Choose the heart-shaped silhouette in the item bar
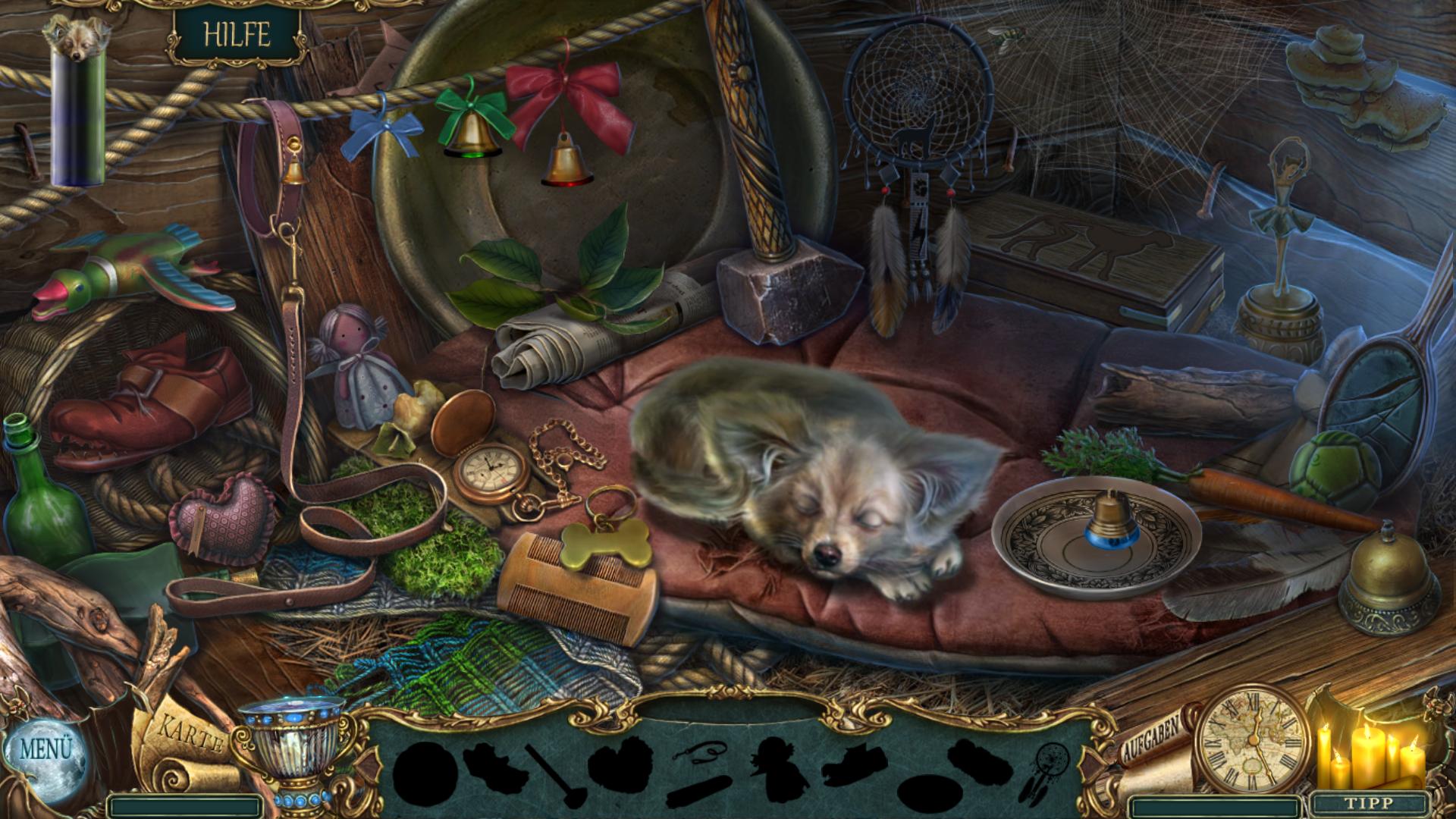The height and width of the screenshot is (819, 1456). click(620, 764)
